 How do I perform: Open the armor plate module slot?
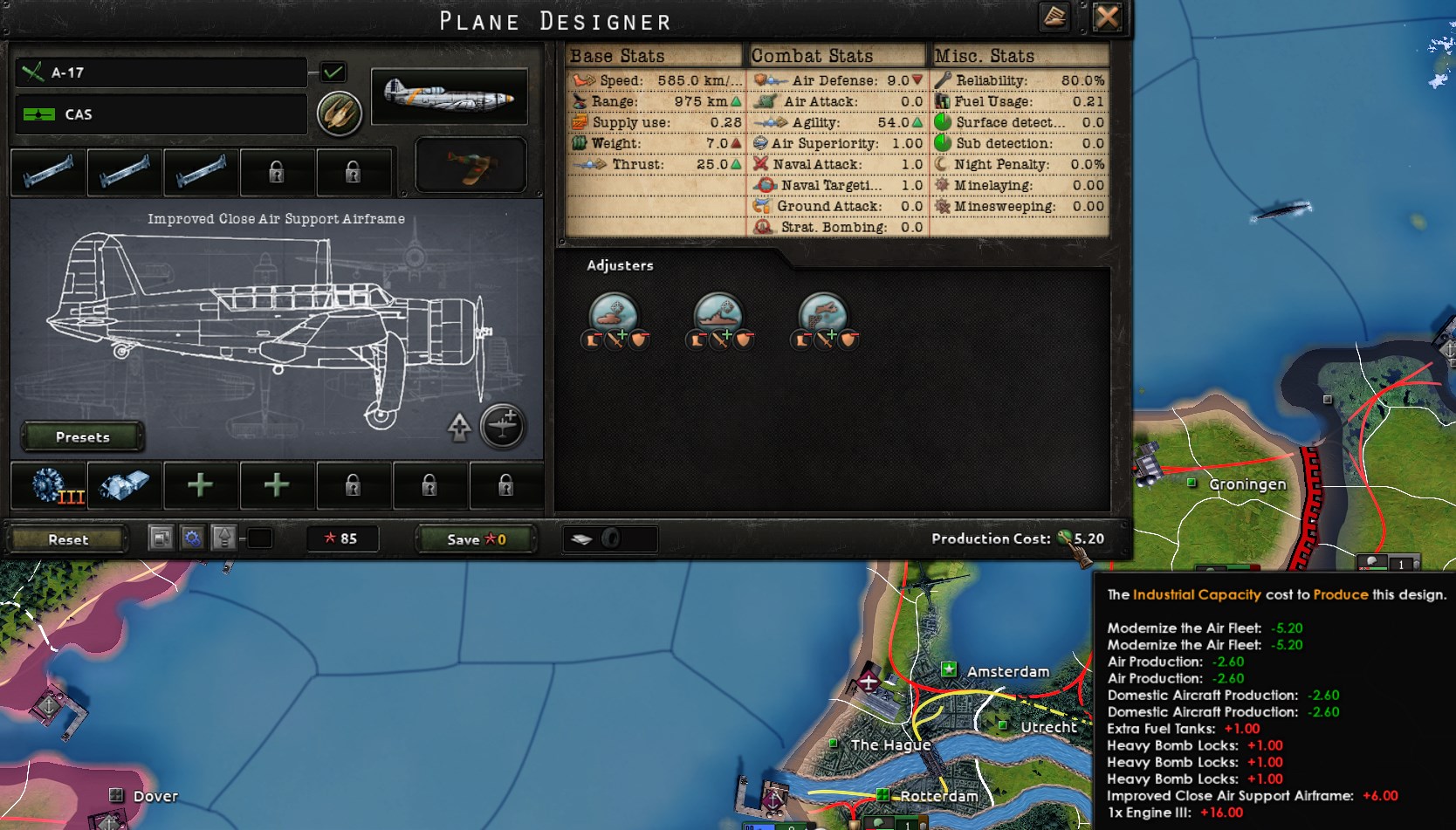125,486
